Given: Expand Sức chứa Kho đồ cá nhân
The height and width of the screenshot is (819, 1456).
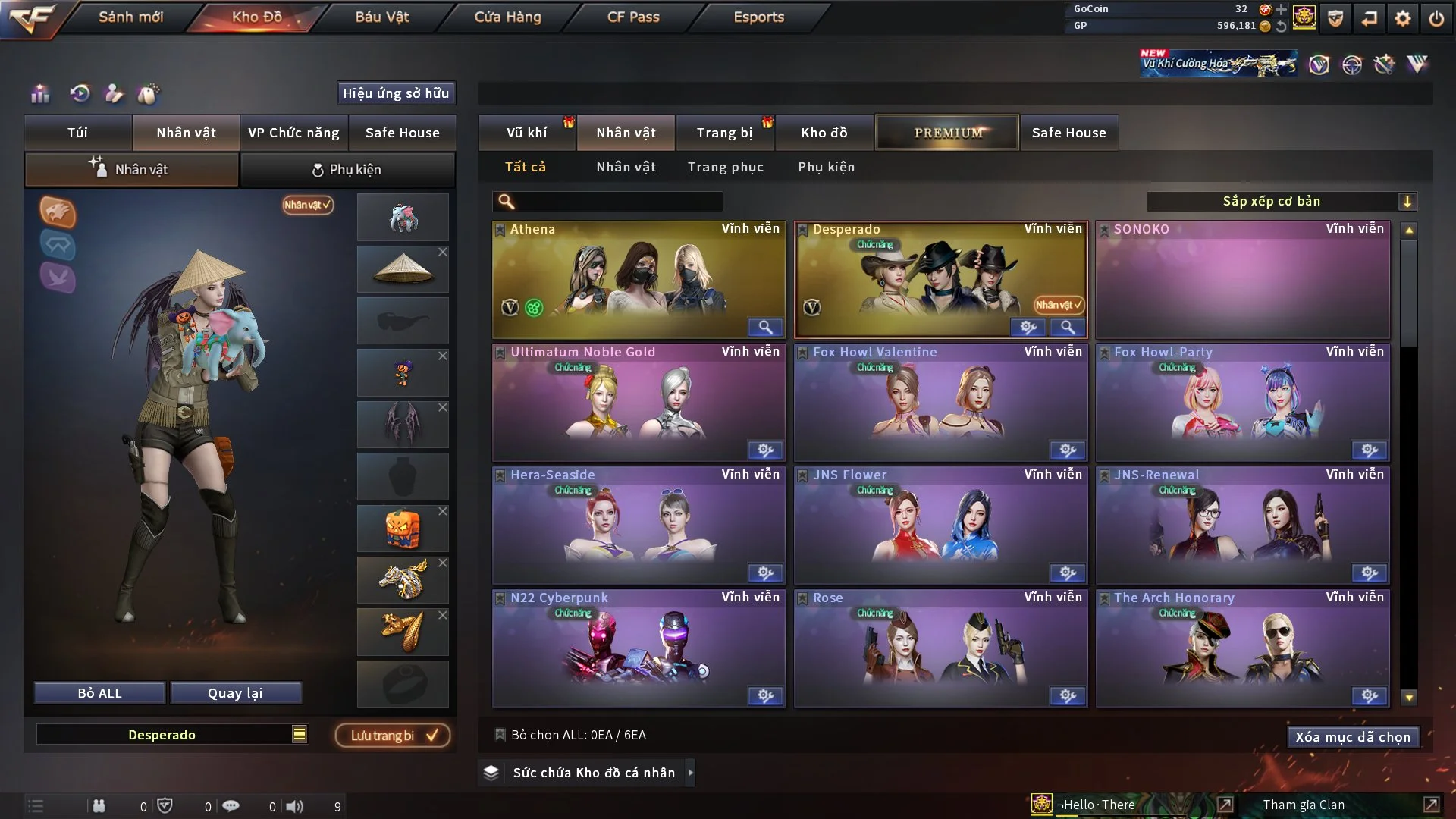Looking at the screenshot, I should click(x=690, y=773).
